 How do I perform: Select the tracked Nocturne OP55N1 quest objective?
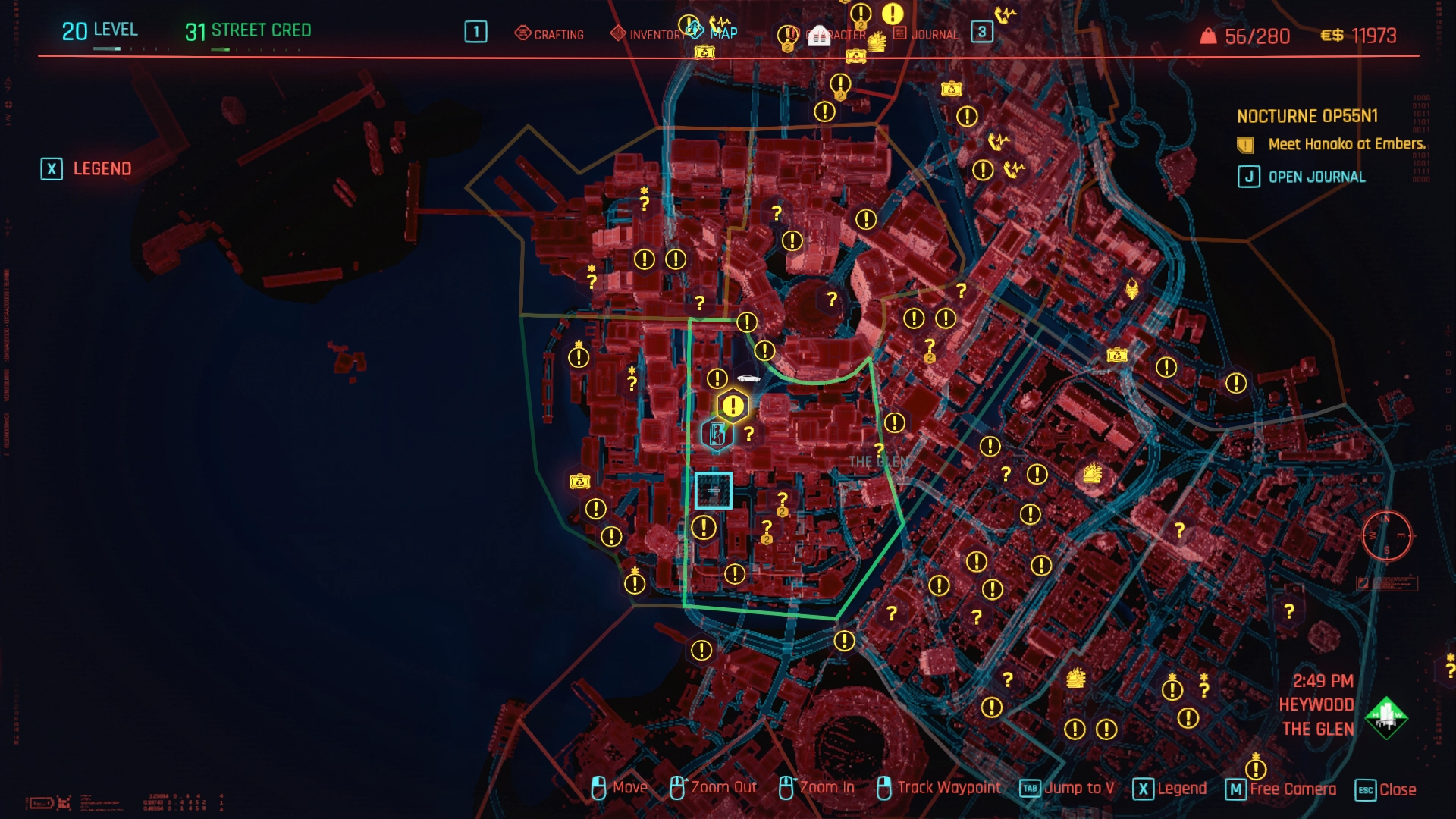[1346, 144]
